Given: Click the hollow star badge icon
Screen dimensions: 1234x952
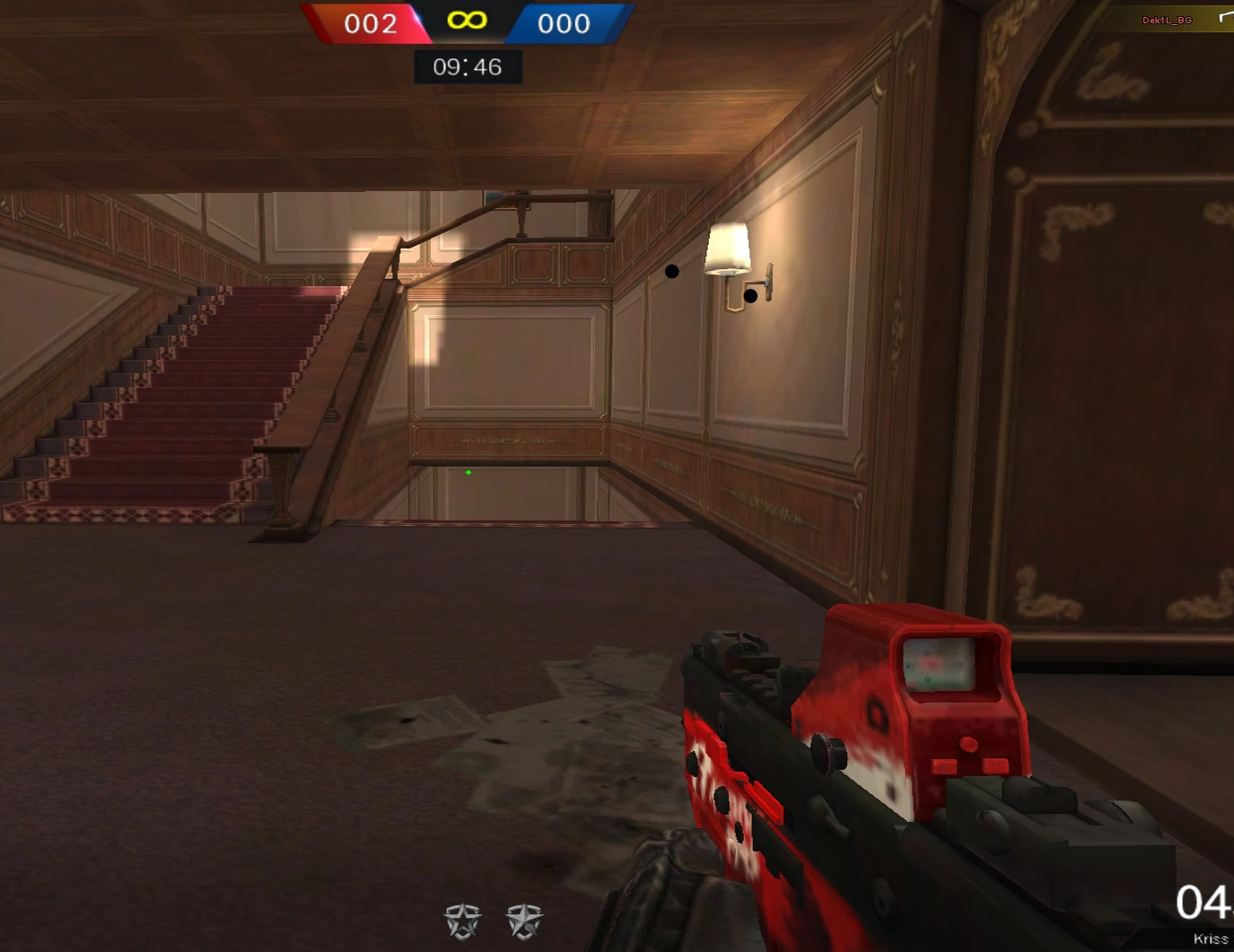Looking at the screenshot, I should 463,921.
